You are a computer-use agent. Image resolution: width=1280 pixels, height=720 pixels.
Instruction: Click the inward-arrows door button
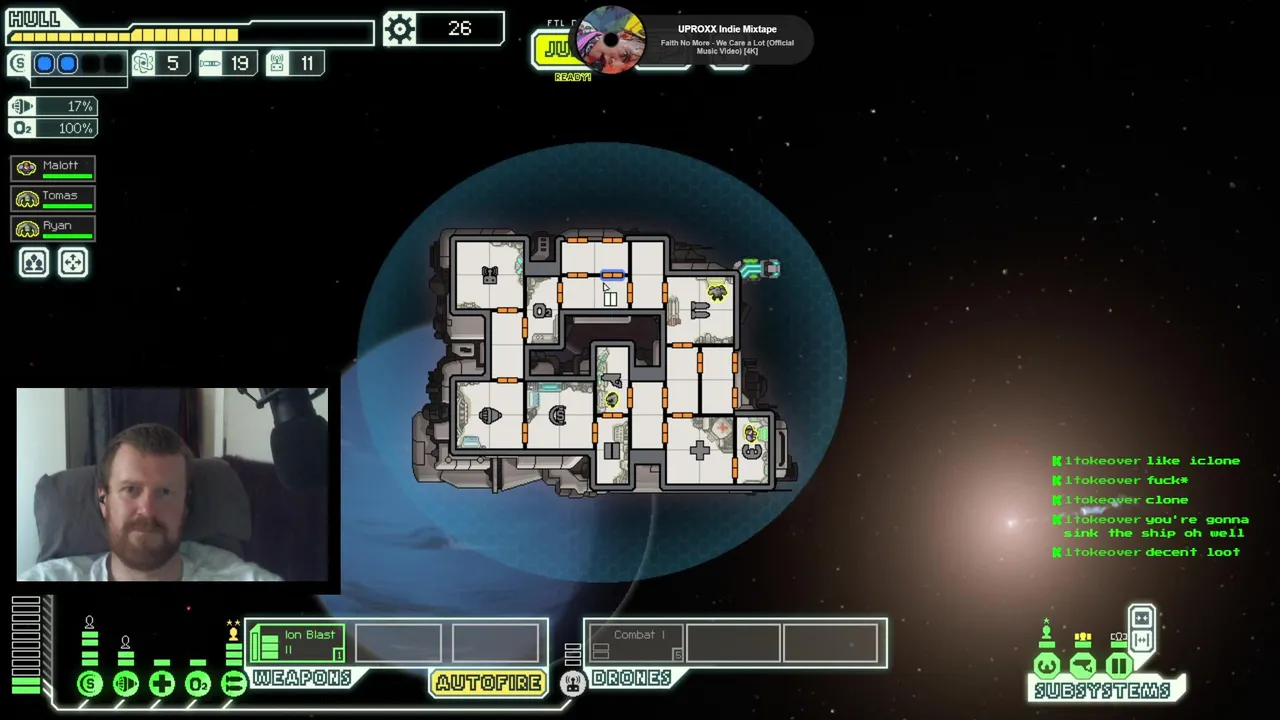(1141, 617)
